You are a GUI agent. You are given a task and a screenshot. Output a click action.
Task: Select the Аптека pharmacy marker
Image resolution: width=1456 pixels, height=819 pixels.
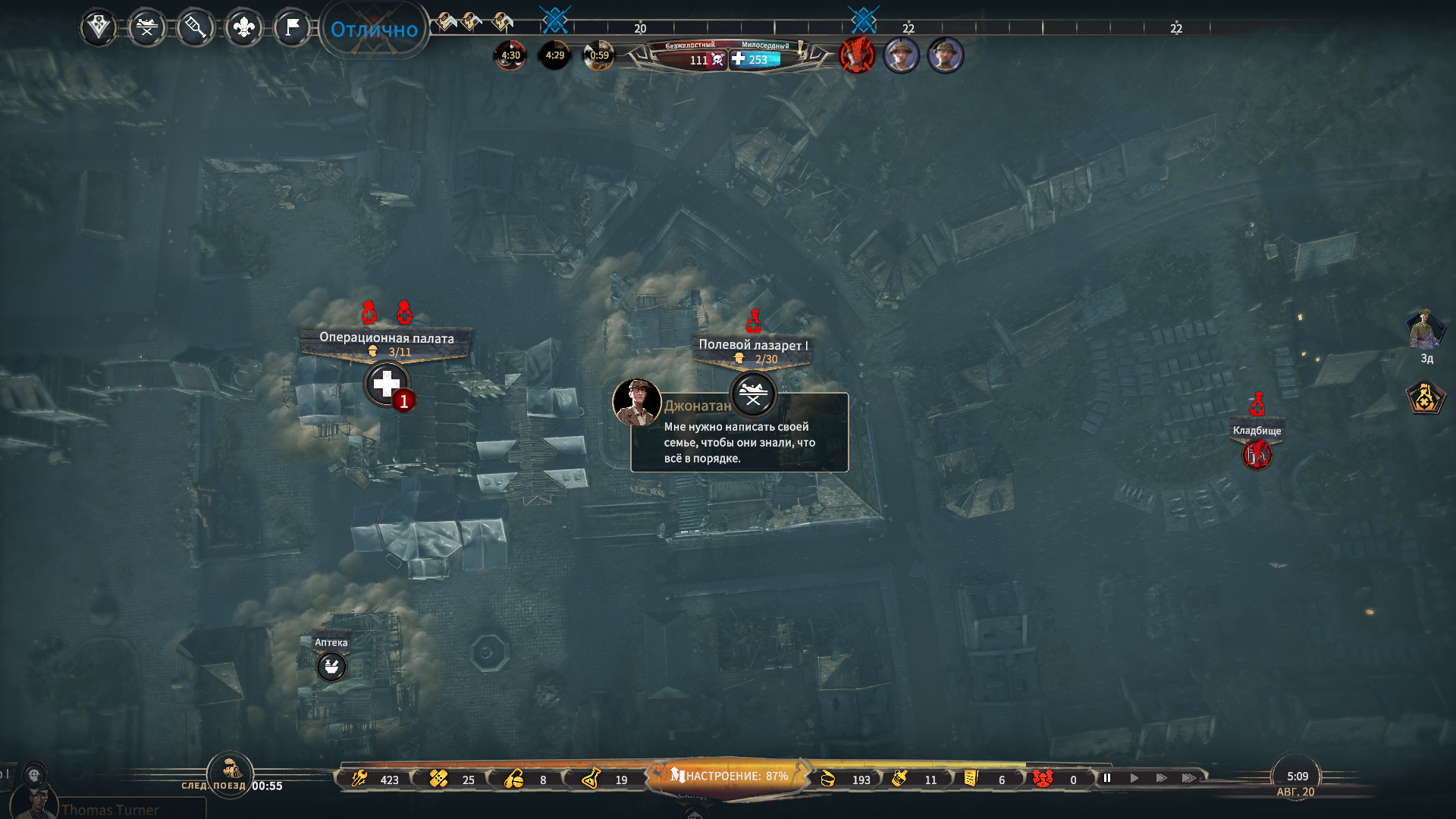point(331,667)
